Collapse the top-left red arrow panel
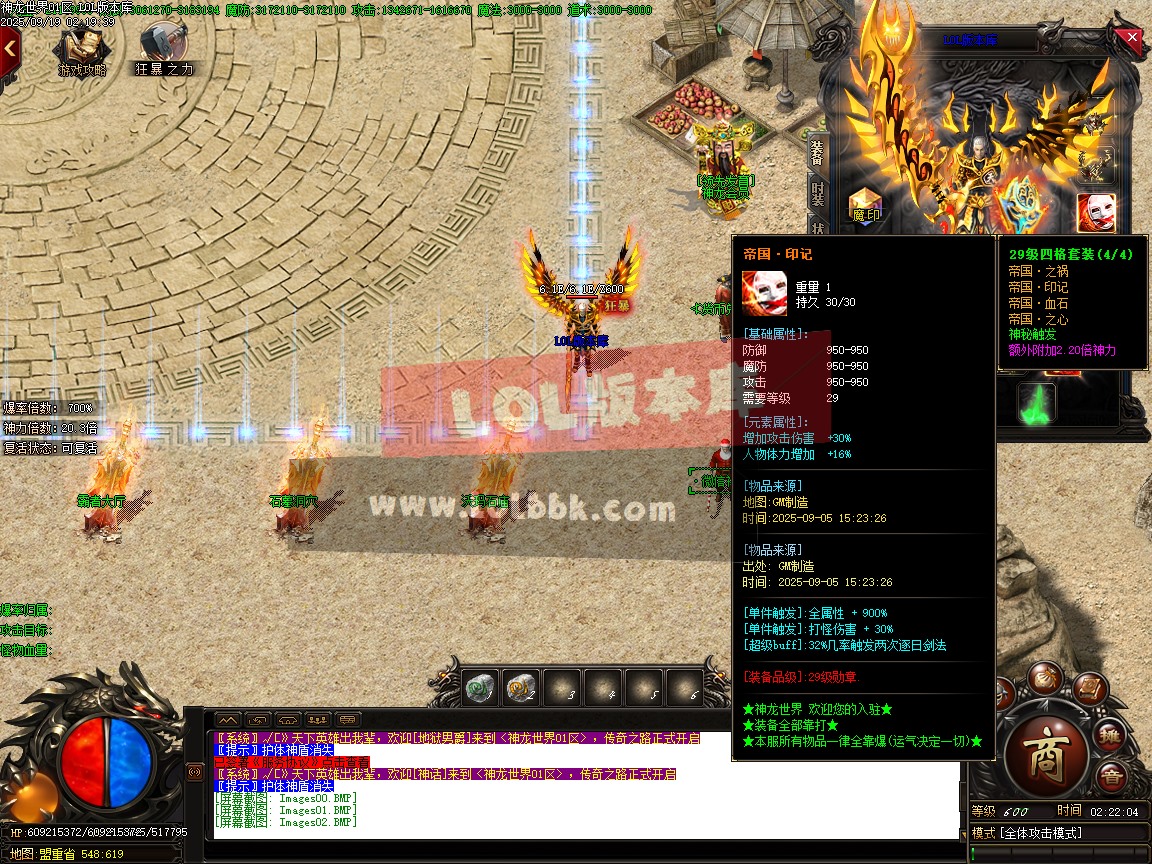Screen dimensions: 1152x864 coord(10,47)
